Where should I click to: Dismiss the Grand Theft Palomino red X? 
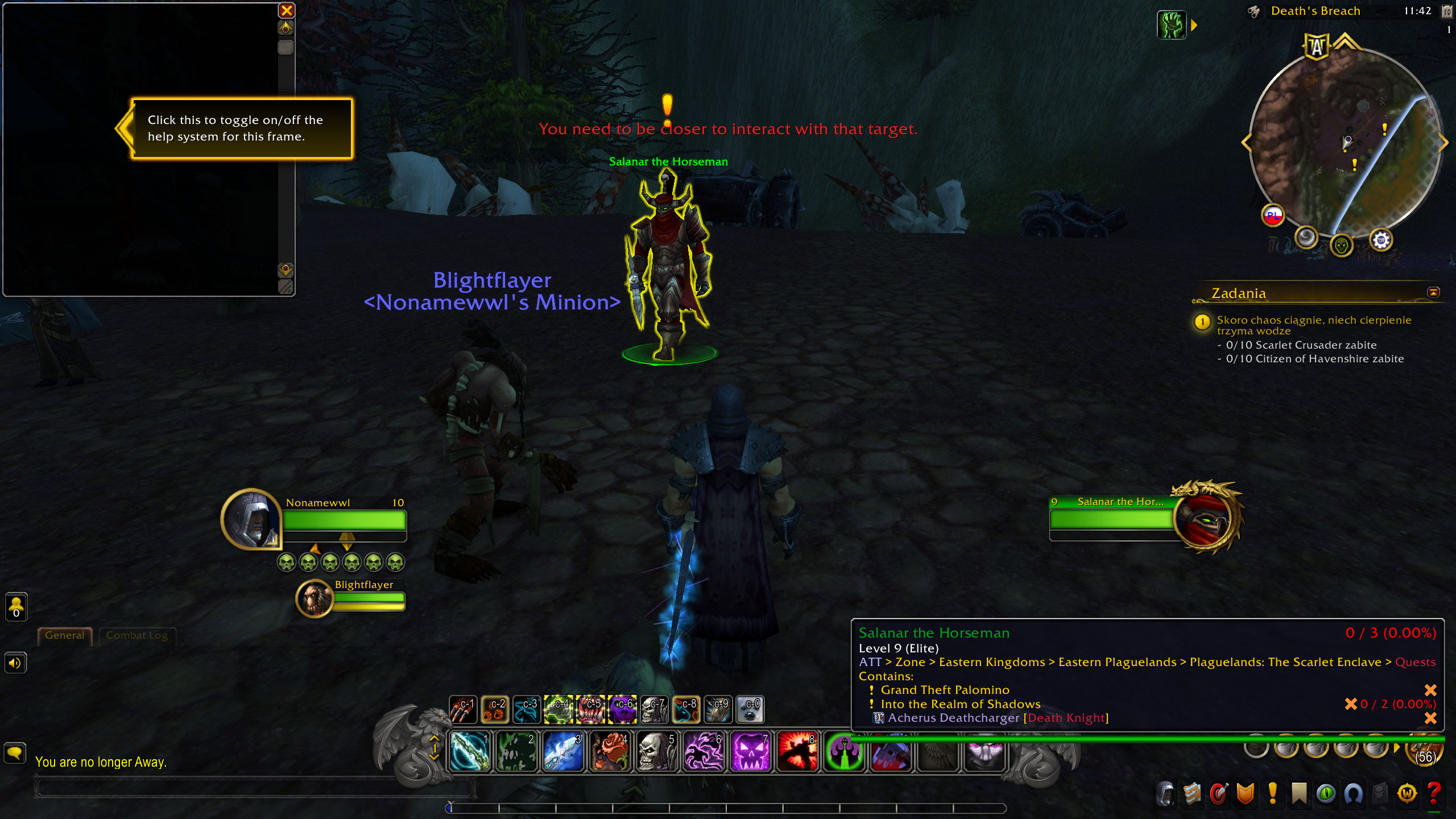click(1431, 689)
